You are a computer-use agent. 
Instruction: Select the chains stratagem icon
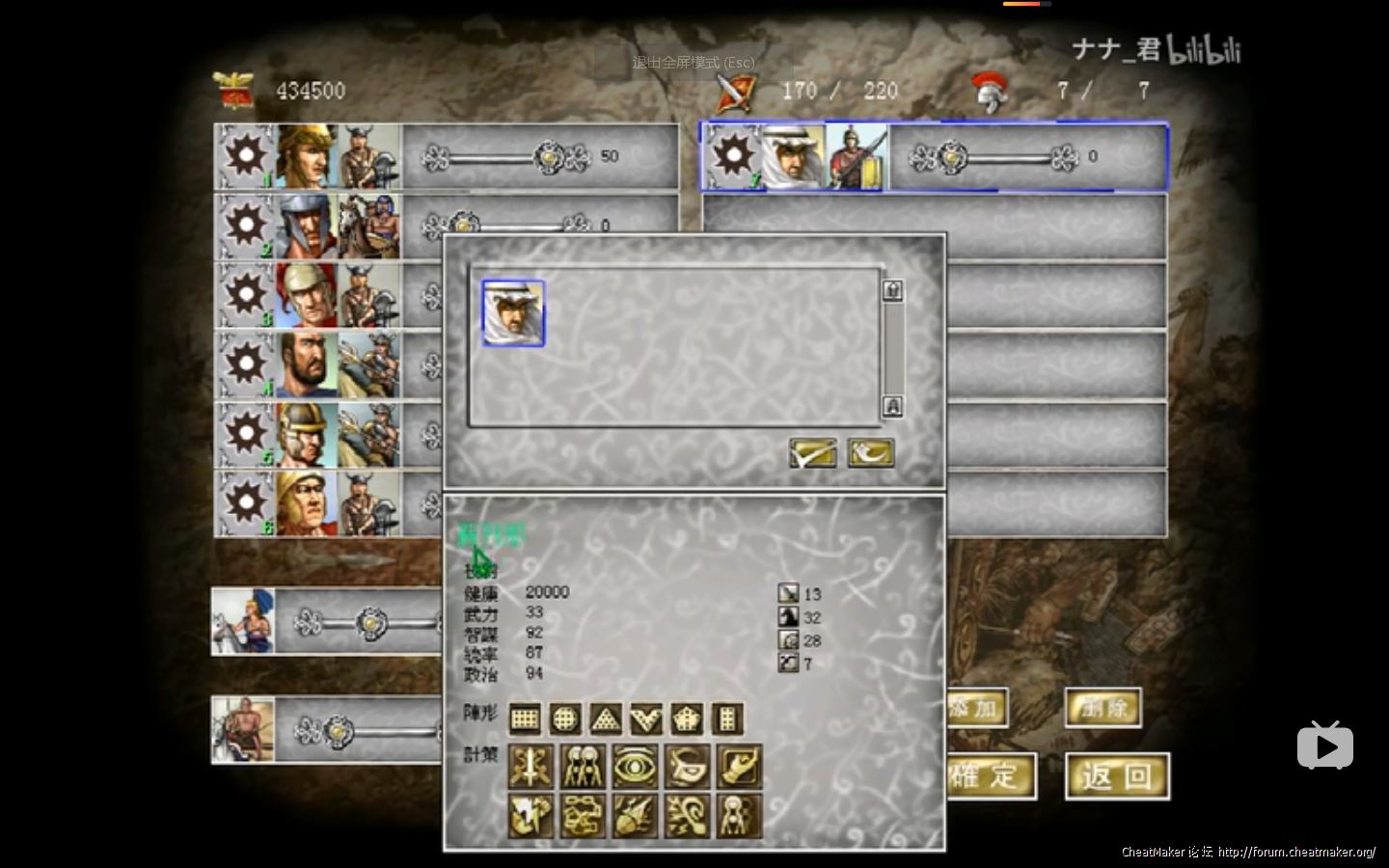584,817
